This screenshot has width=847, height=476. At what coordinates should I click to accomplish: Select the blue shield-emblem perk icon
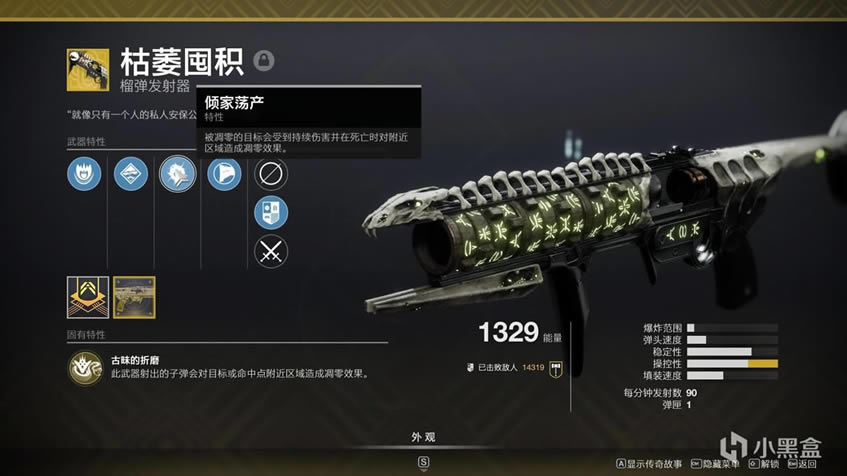pos(271,212)
